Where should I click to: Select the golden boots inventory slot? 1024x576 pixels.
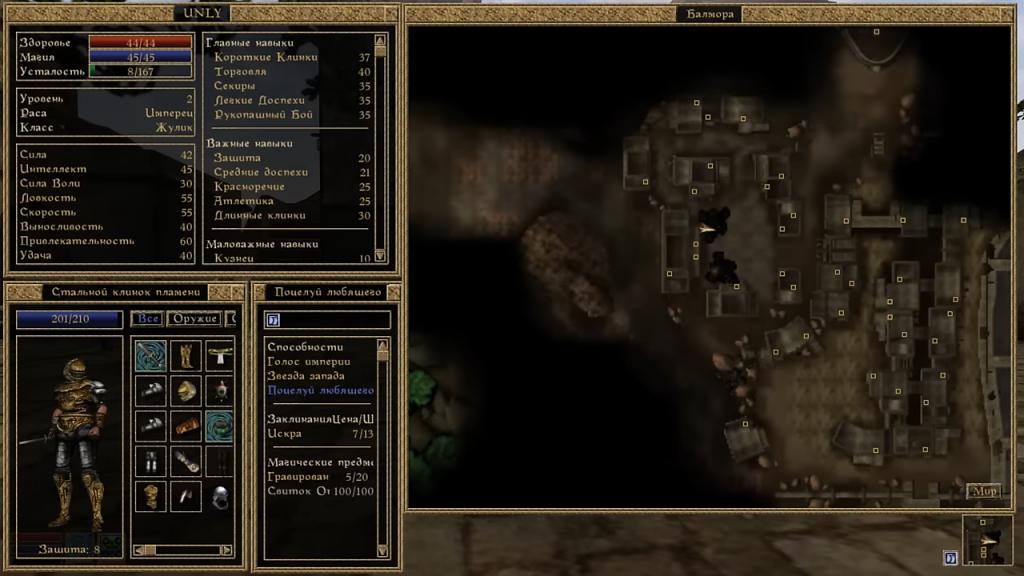click(185, 355)
